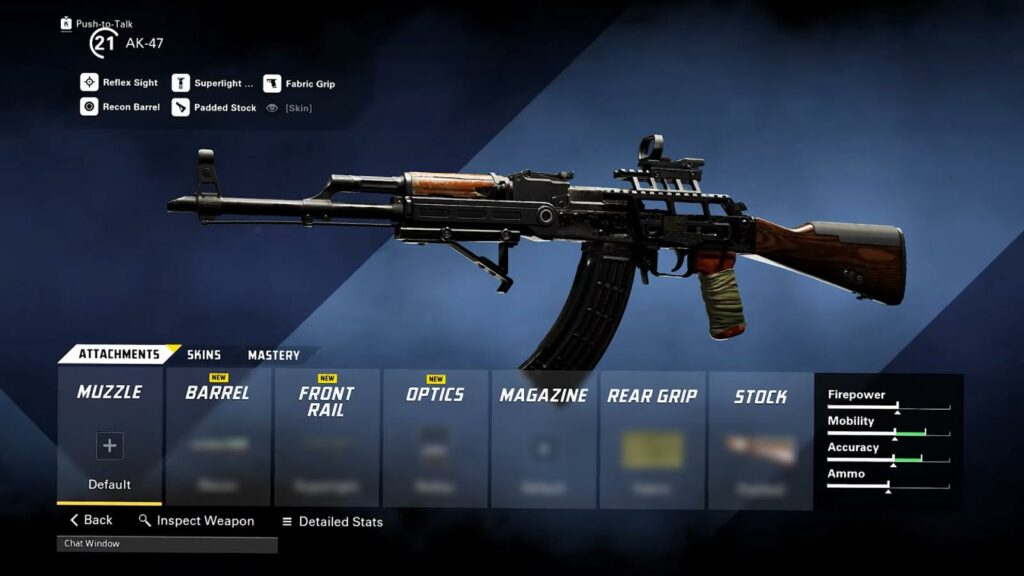Click the Recon Barrel attachment icon
This screenshot has width=1024, height=576.
tap(89, 107)
